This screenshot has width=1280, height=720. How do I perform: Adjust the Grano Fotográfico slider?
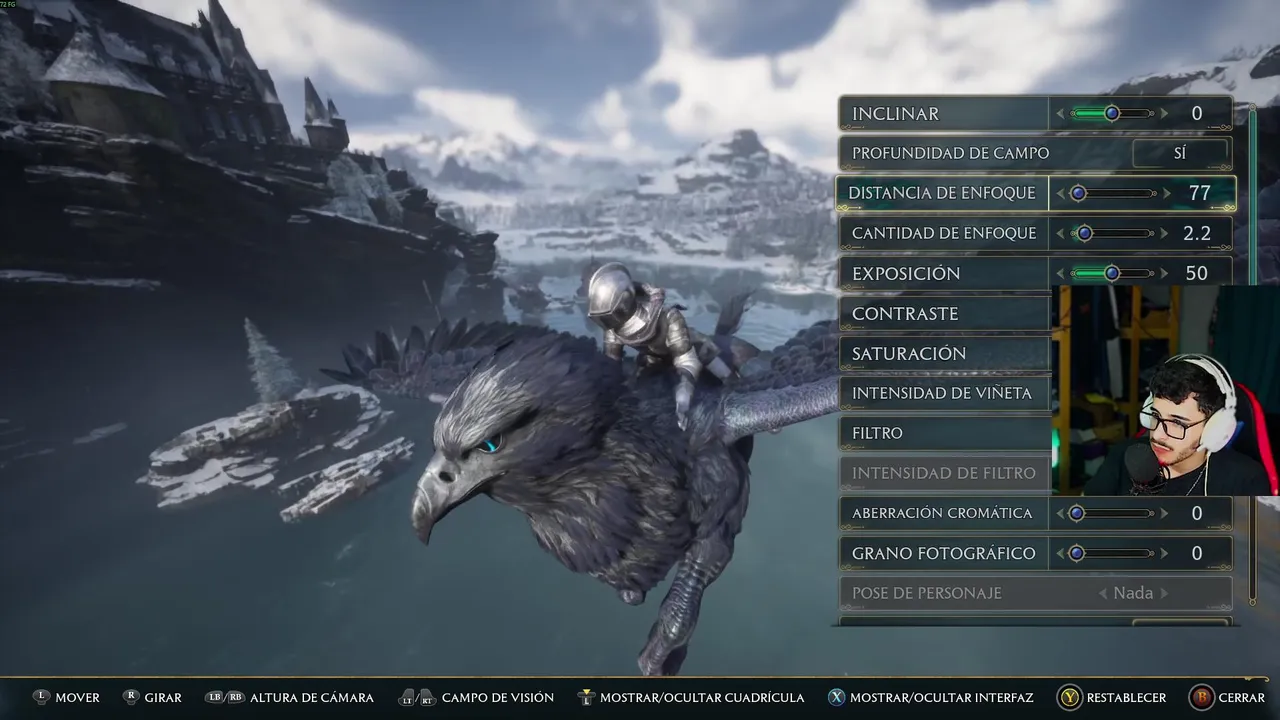click(x=1077, y=553)
